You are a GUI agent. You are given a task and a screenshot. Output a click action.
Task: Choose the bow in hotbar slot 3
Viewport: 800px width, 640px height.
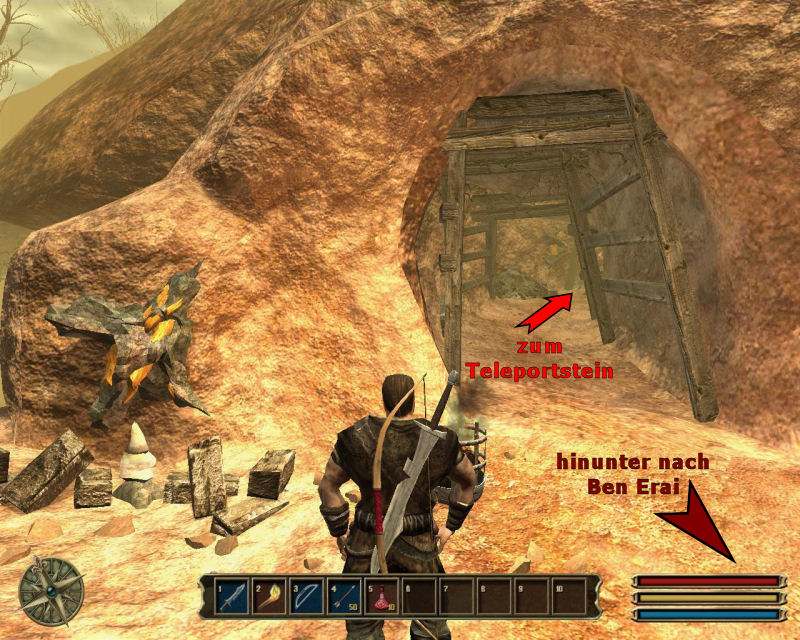[x=306, y=597]
